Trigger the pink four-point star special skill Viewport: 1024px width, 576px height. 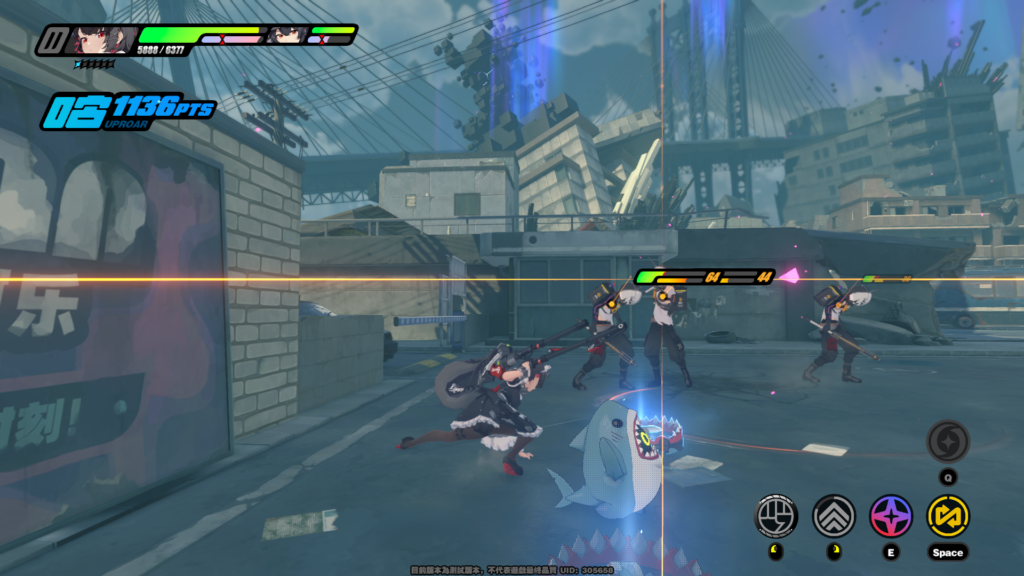point(890,516)
